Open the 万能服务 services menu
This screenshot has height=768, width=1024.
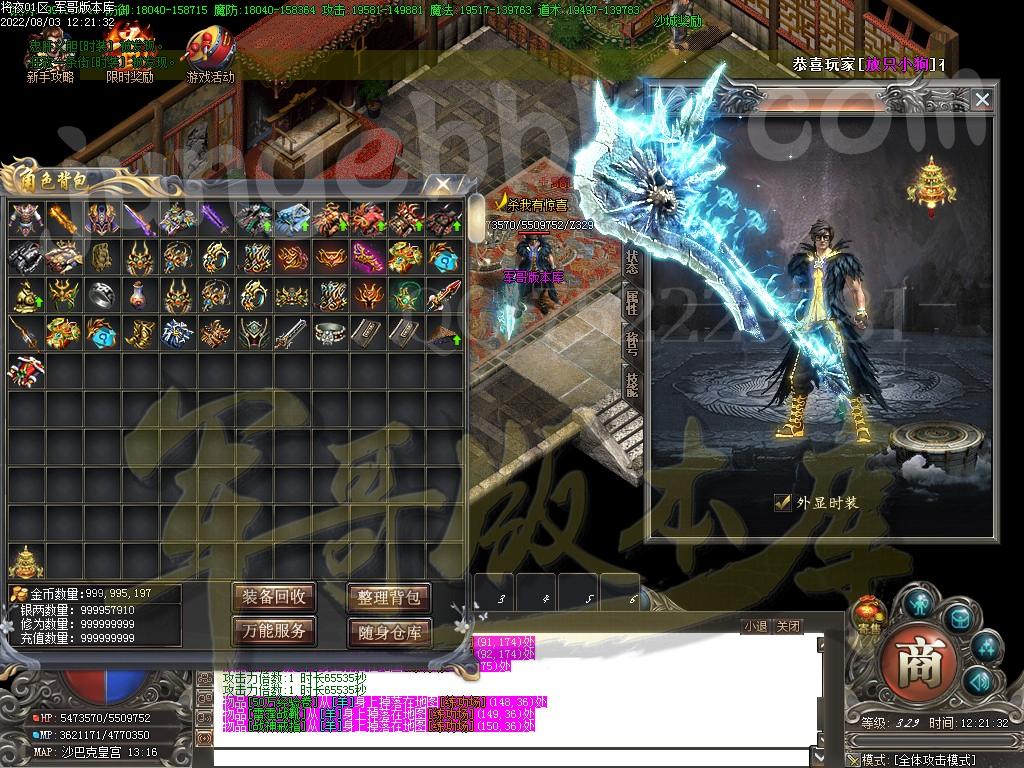pyautogui.click(x=274, y=630)
